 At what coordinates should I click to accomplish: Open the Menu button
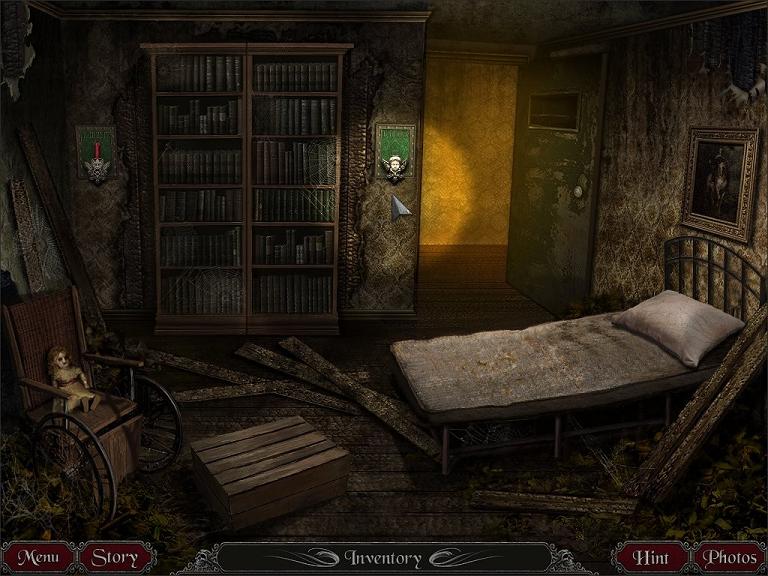tap(38, 557)
